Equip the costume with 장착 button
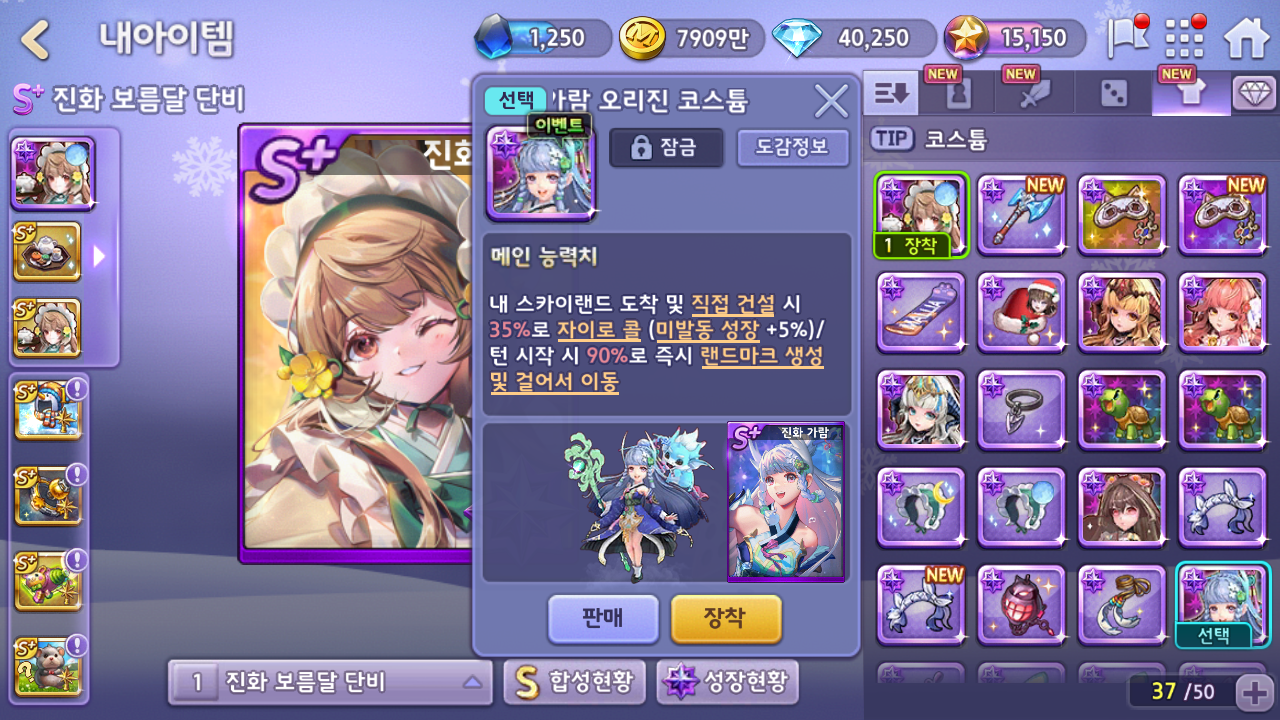 coord(725,618)
